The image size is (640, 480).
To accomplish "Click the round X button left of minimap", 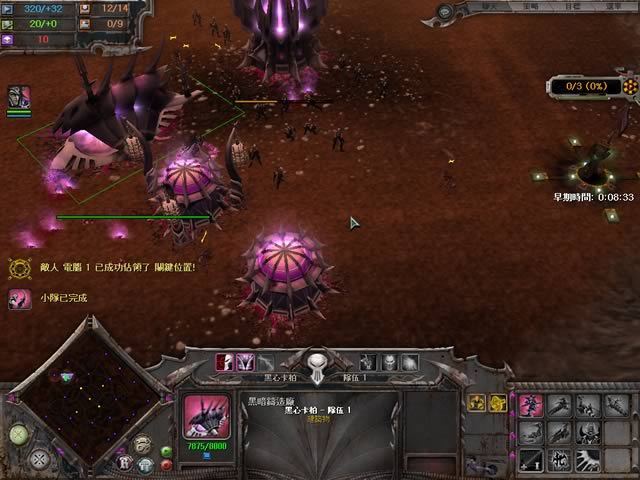I will click(40, 460).
